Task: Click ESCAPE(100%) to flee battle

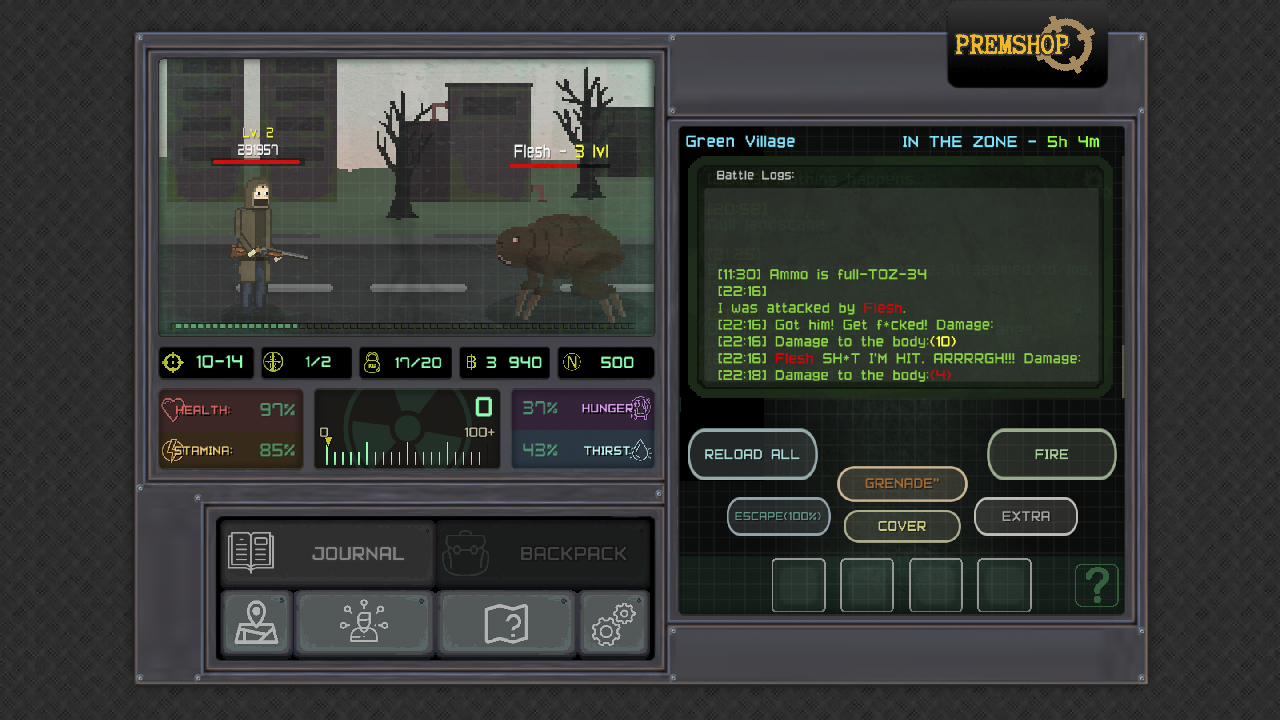Action: tap(778, 517)
